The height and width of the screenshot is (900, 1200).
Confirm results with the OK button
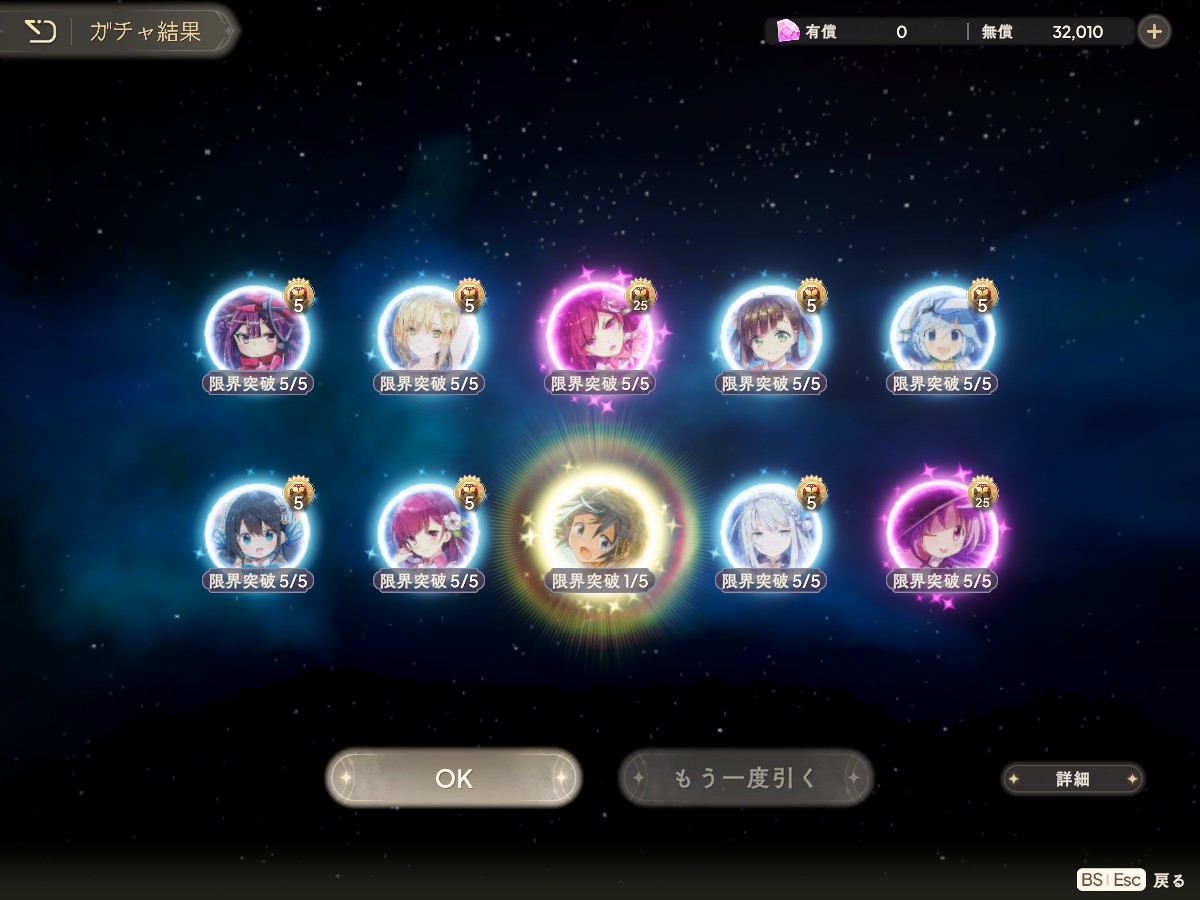tap(453, 778)
